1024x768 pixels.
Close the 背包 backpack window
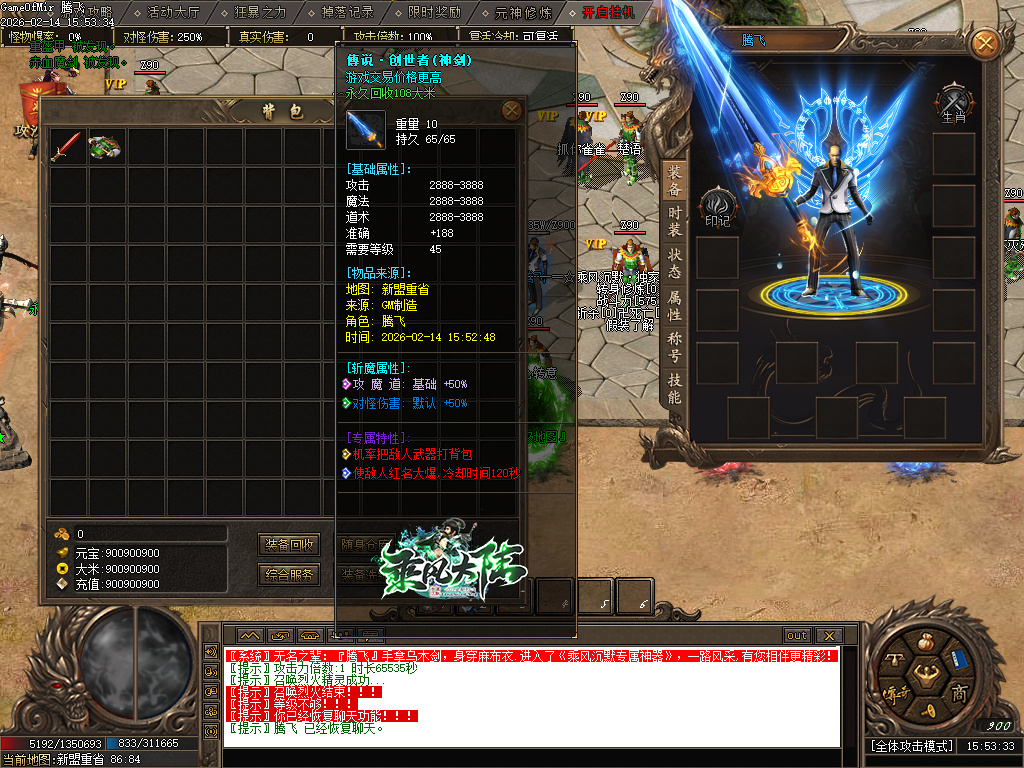(x=511, y=110)
